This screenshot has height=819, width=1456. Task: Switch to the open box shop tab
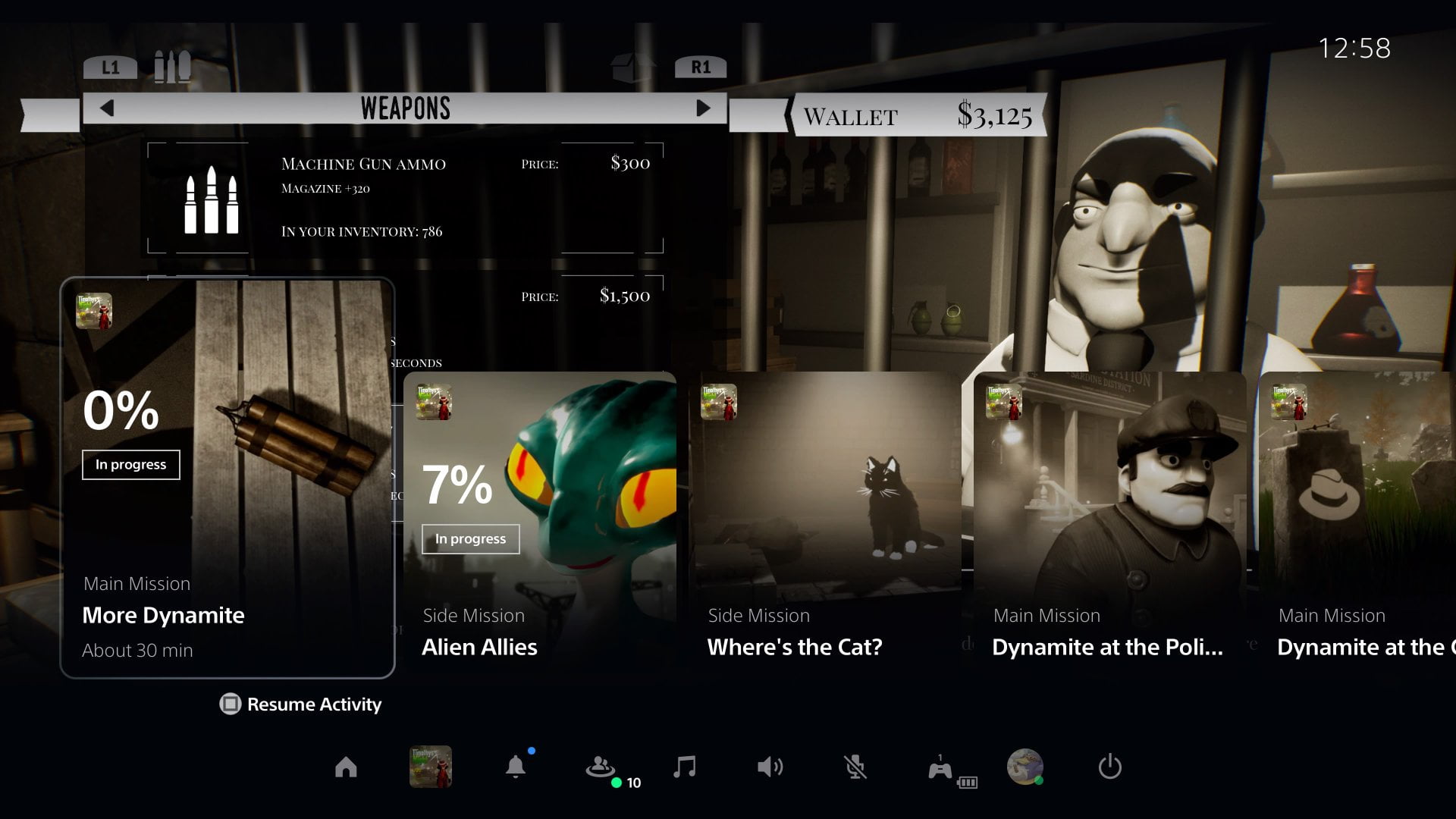tap(632, 67)
